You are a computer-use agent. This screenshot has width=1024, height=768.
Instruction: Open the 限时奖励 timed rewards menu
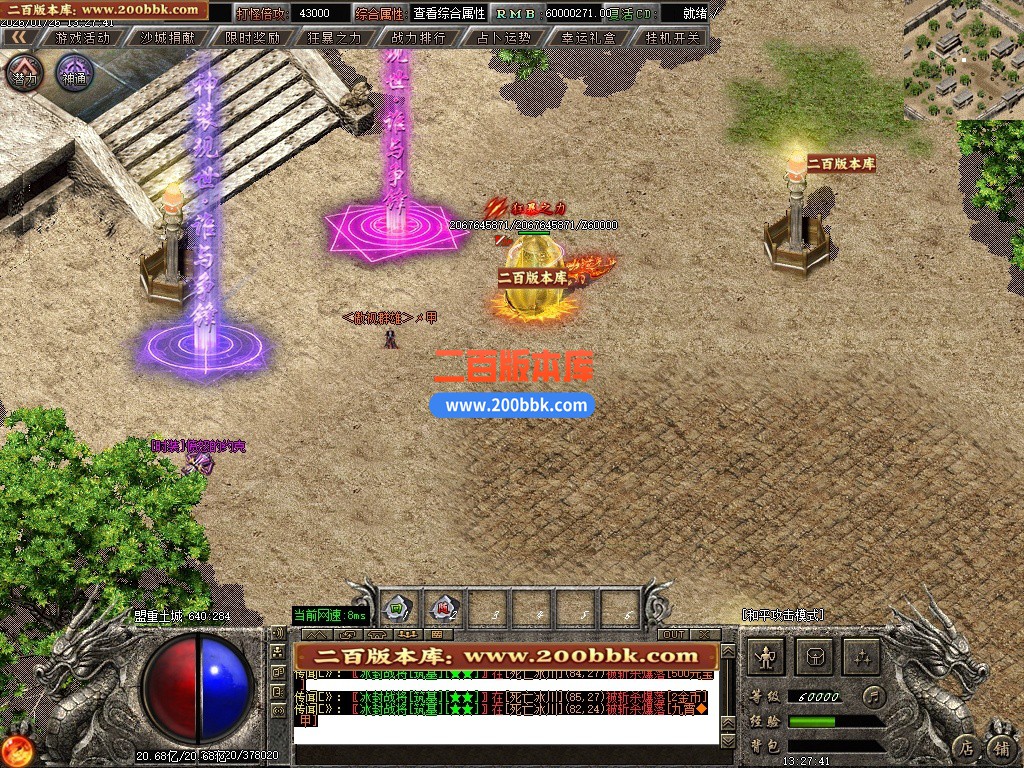coord(252,38)
